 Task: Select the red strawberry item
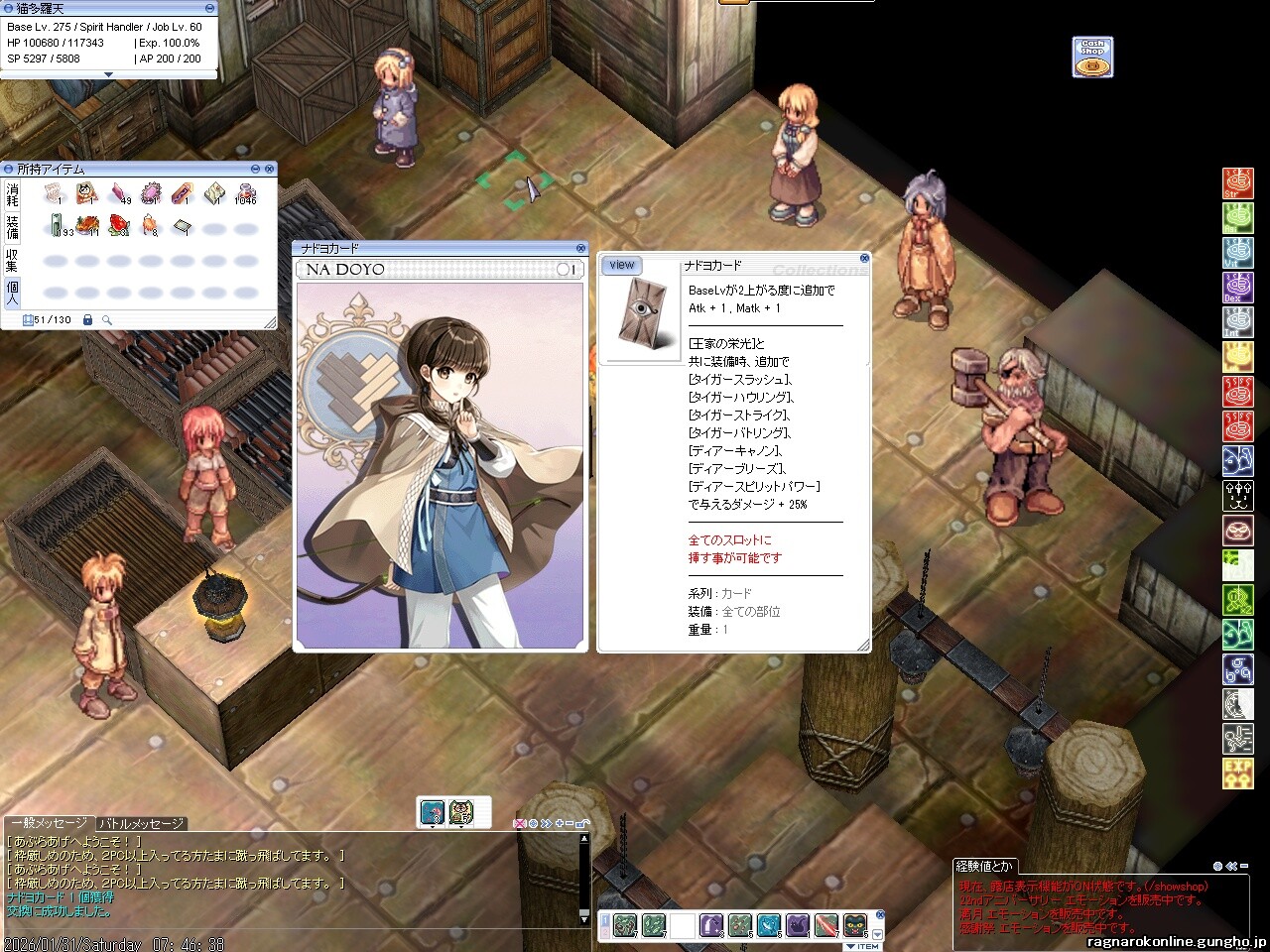[x=118, y=227]
